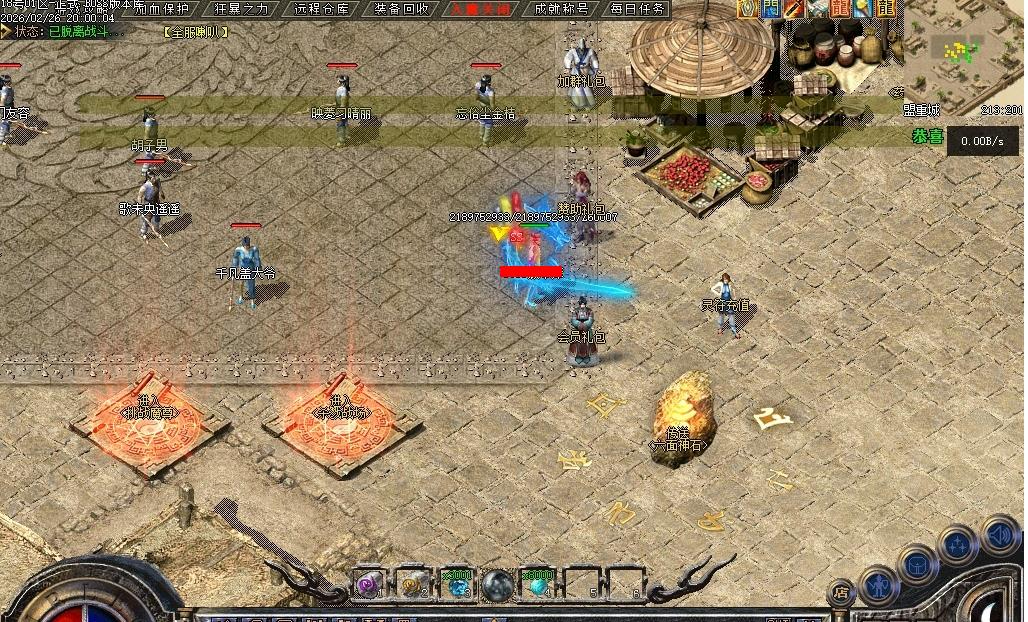Screen dimensions: 1028x622
Task: Use the purple swirl item in hotbar slot 1
Action: click(x=368, y=584)
